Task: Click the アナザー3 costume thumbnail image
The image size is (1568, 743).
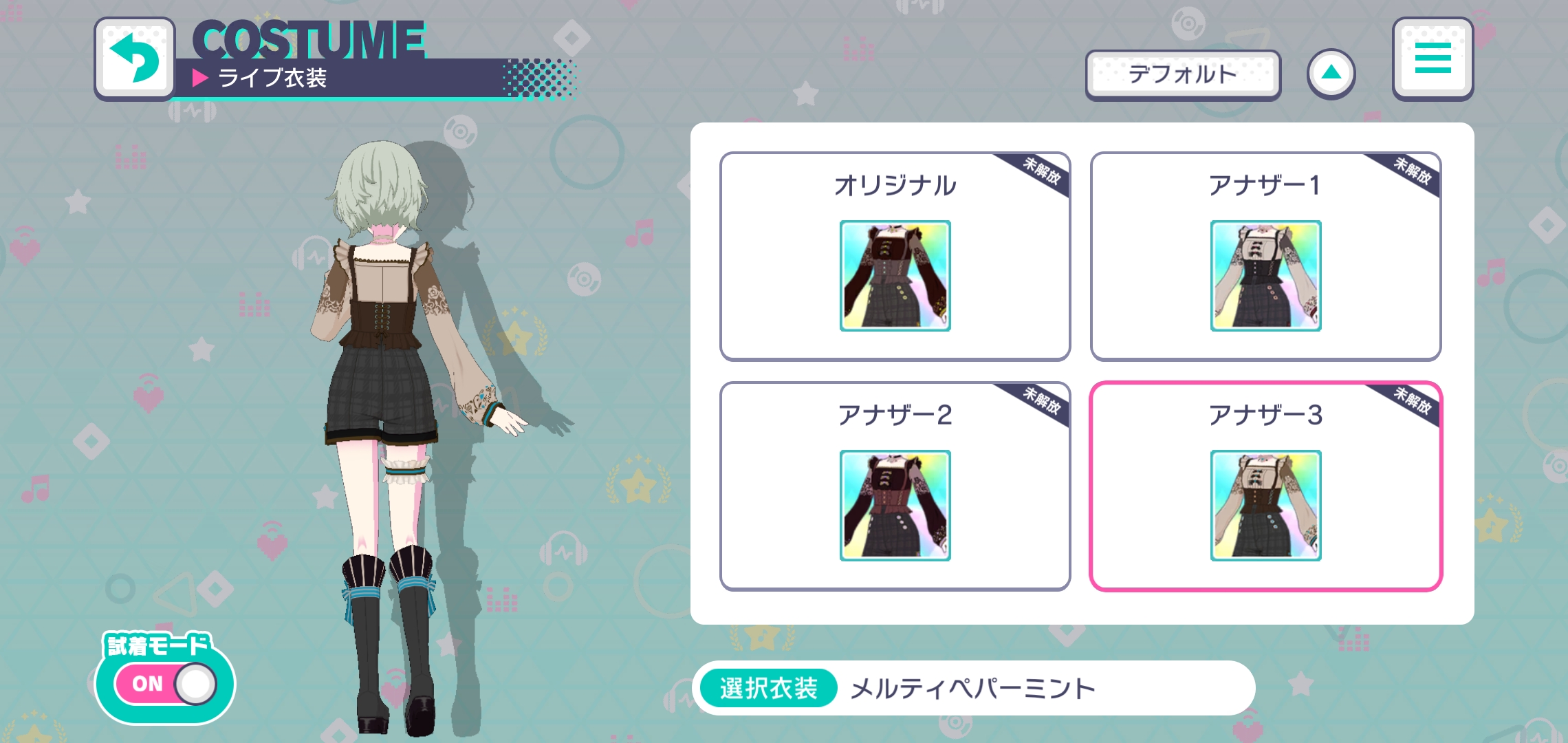Action: [1265, 505]
